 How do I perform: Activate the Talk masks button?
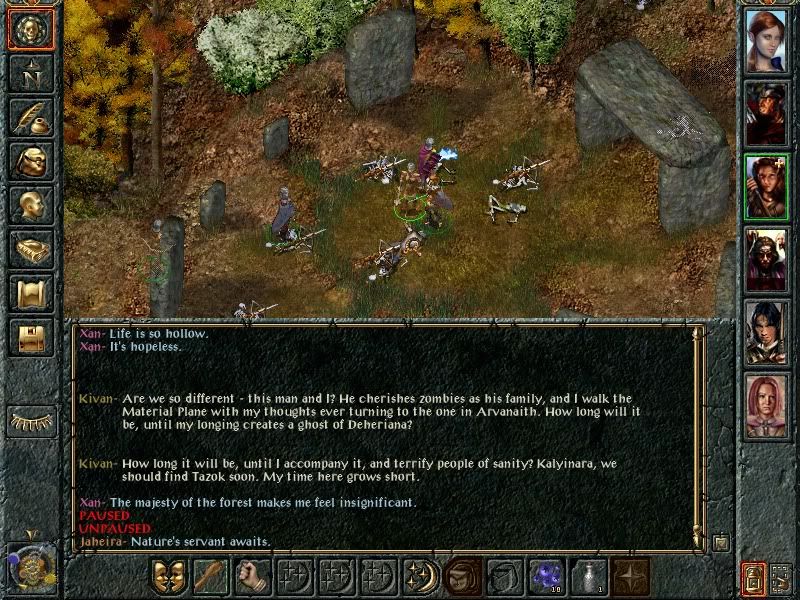tap(168, 578)
